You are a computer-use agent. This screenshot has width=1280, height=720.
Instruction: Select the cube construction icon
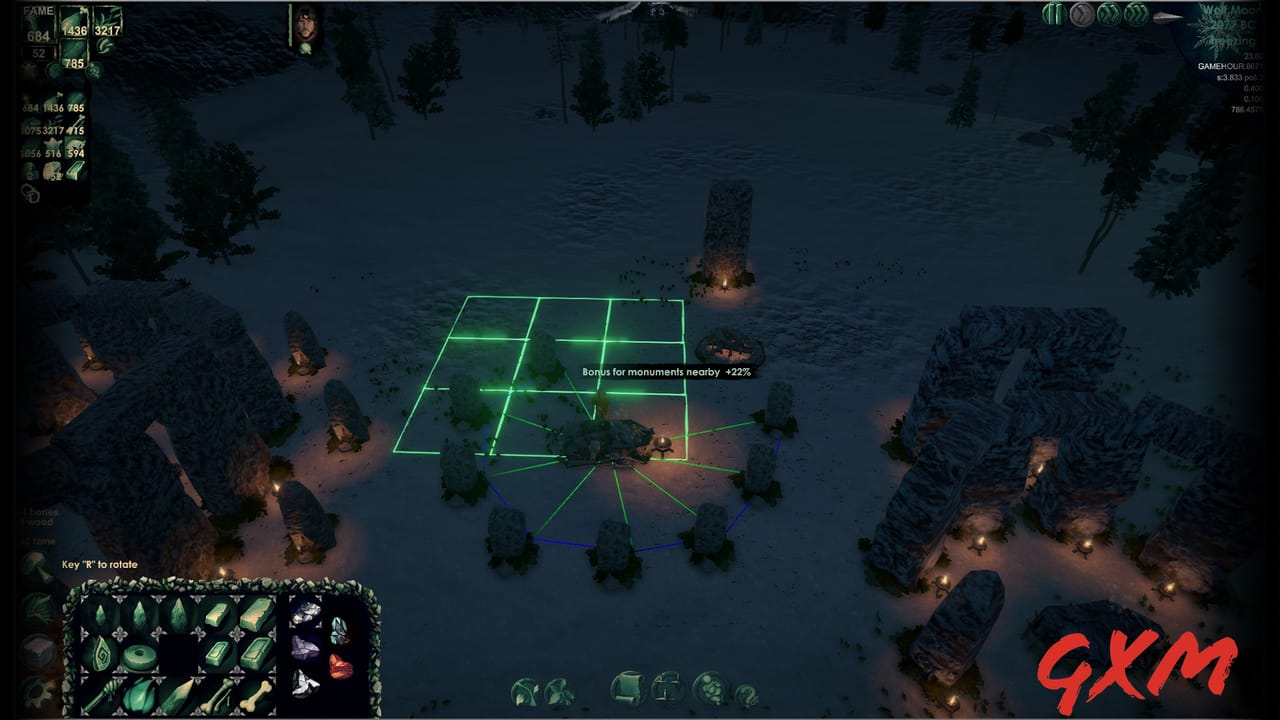[x=668, y=690]
